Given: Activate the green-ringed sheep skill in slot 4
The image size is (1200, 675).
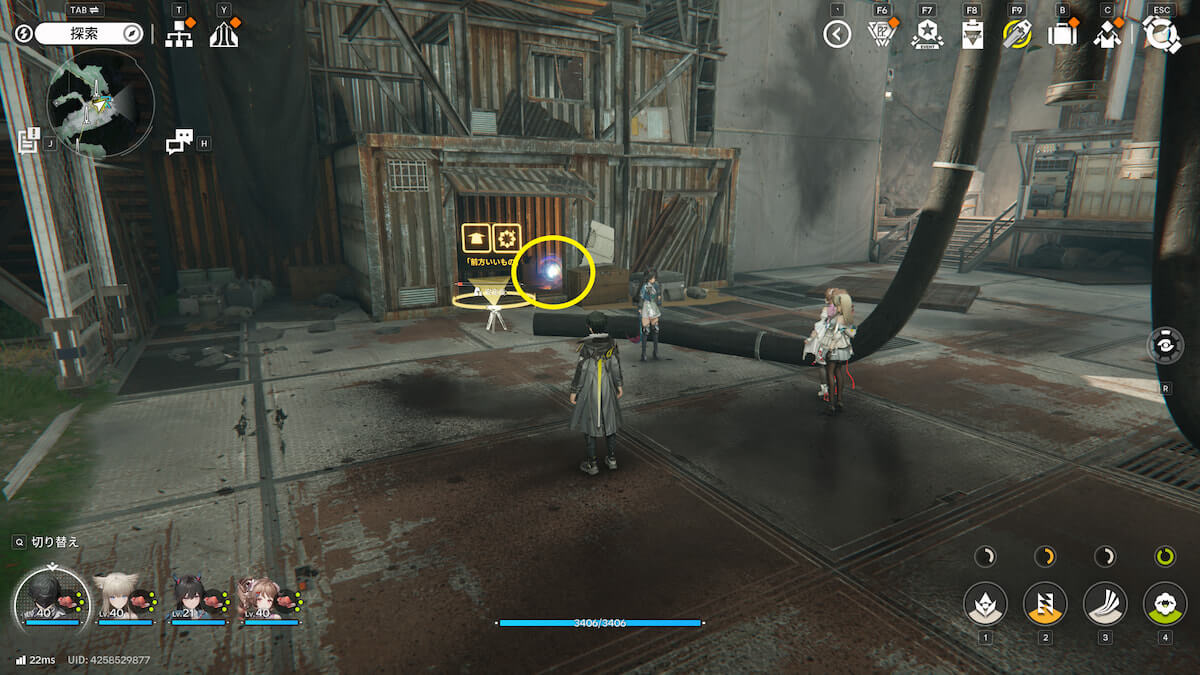Looking at the screenshot, I should point(1165,604).
